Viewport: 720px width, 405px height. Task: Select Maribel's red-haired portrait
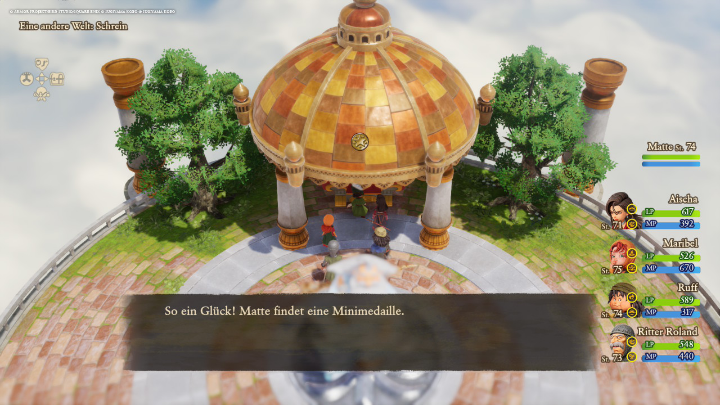pyautogui.click(x=621, y=255)
